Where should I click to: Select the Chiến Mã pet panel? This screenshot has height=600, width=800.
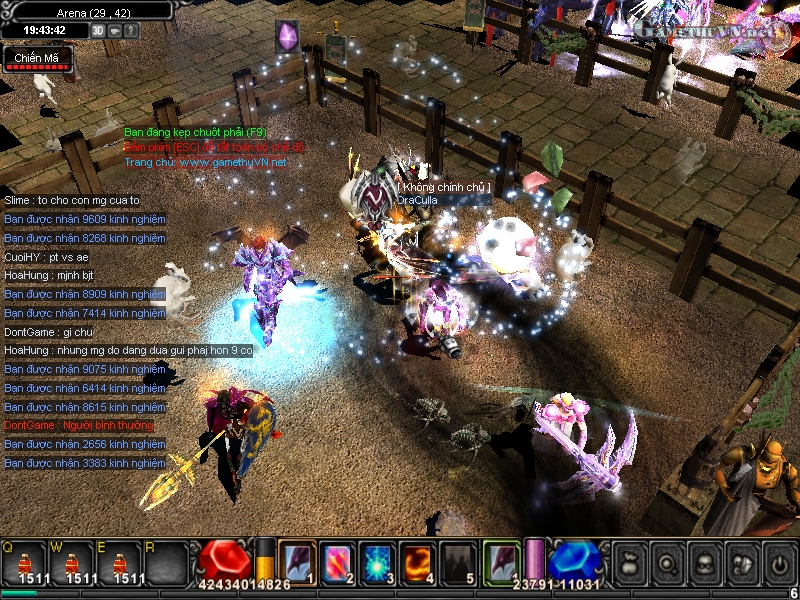(36, 60)
